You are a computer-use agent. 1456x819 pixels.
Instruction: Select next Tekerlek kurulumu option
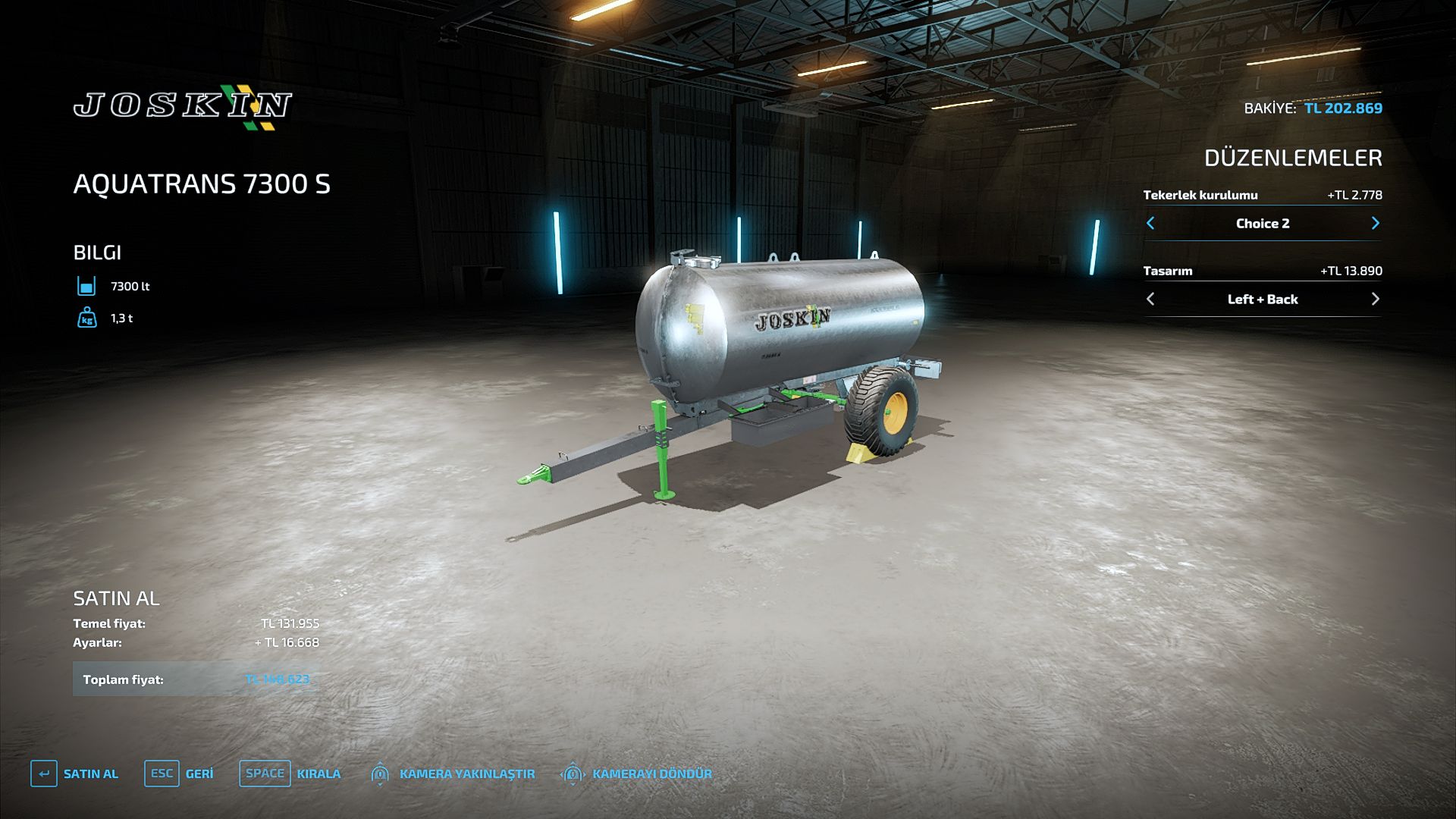(x=1375, y=223)
